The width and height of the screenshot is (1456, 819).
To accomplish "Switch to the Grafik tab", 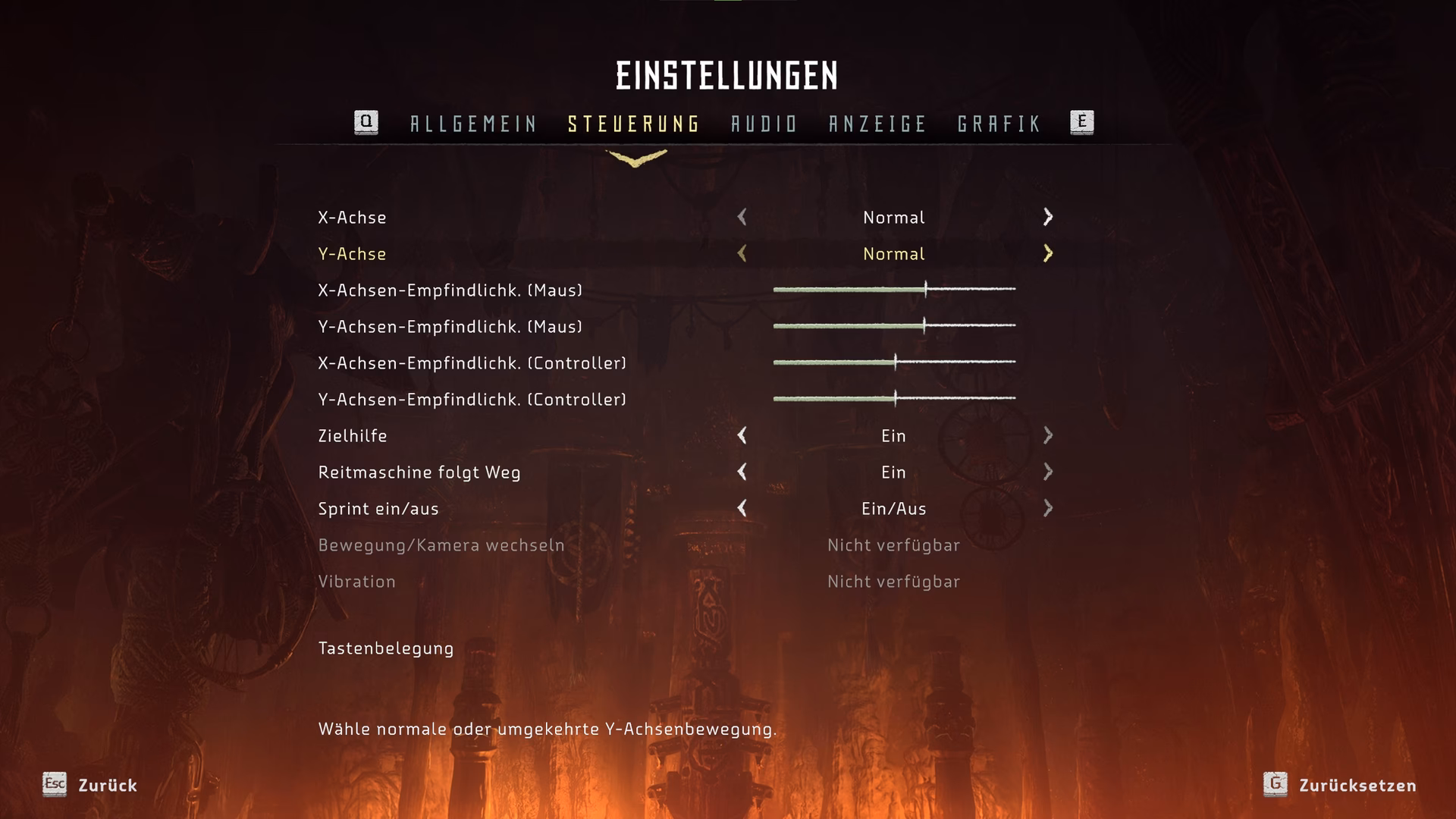I will pyautogui.click(x=999, y=123).
